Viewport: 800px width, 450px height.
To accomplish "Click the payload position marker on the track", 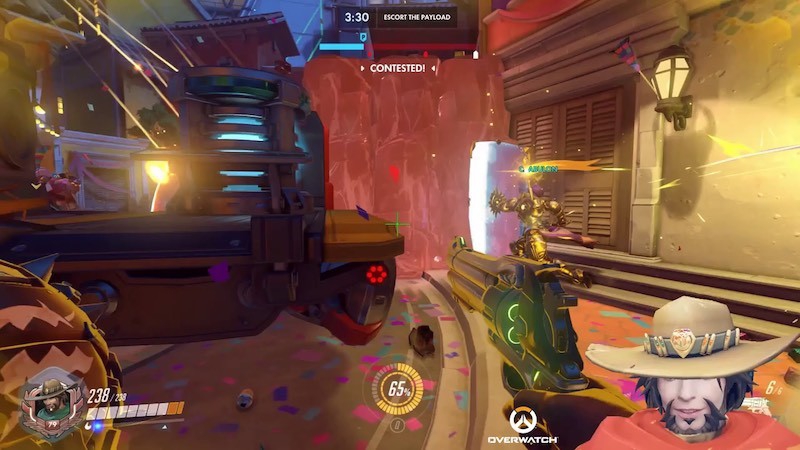I will tap(362, 39).
